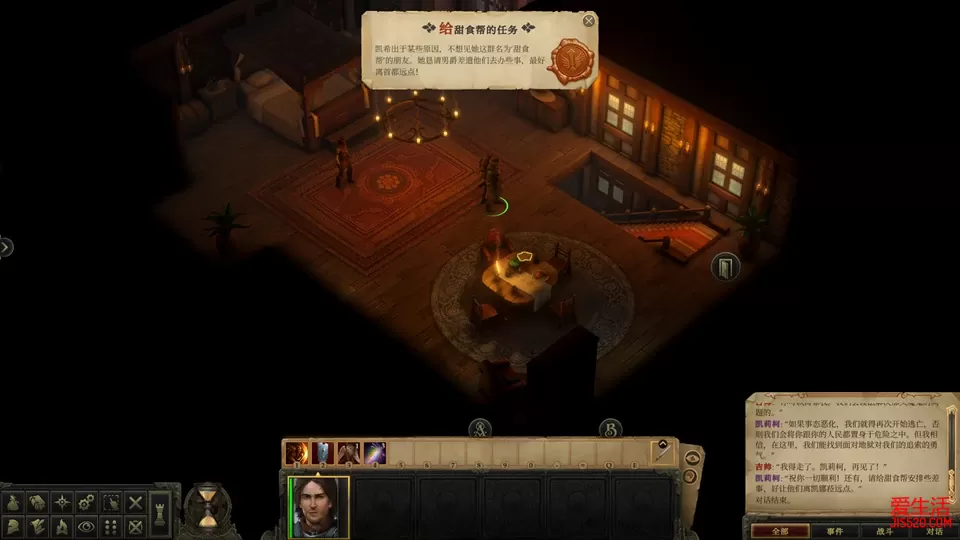
Task: Close the quest notification popup
Action: (x=589, y=20)
